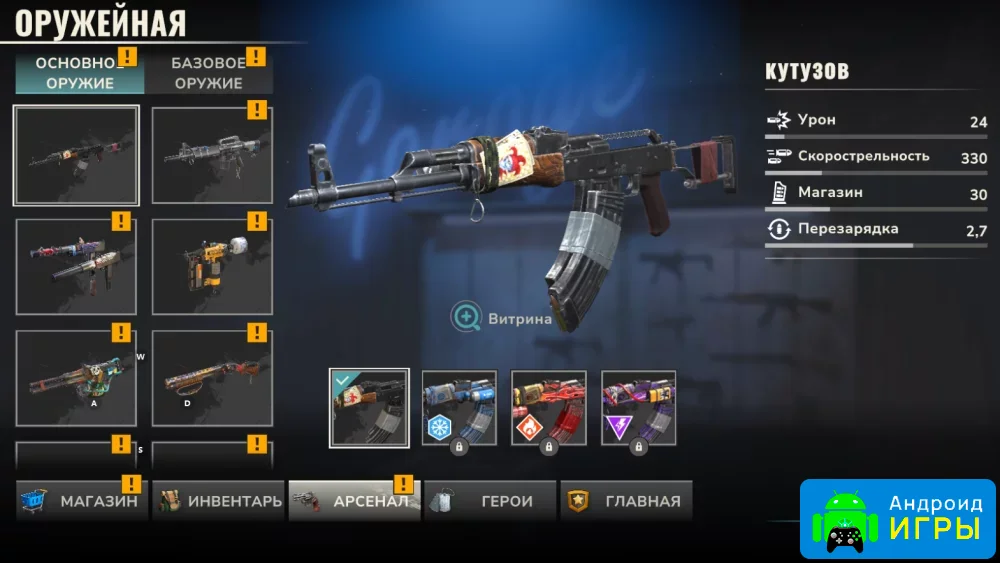This screenshot has height=563, width=1000.
Task: Choose the locked blue frost skin
Action: coord(459,408)
